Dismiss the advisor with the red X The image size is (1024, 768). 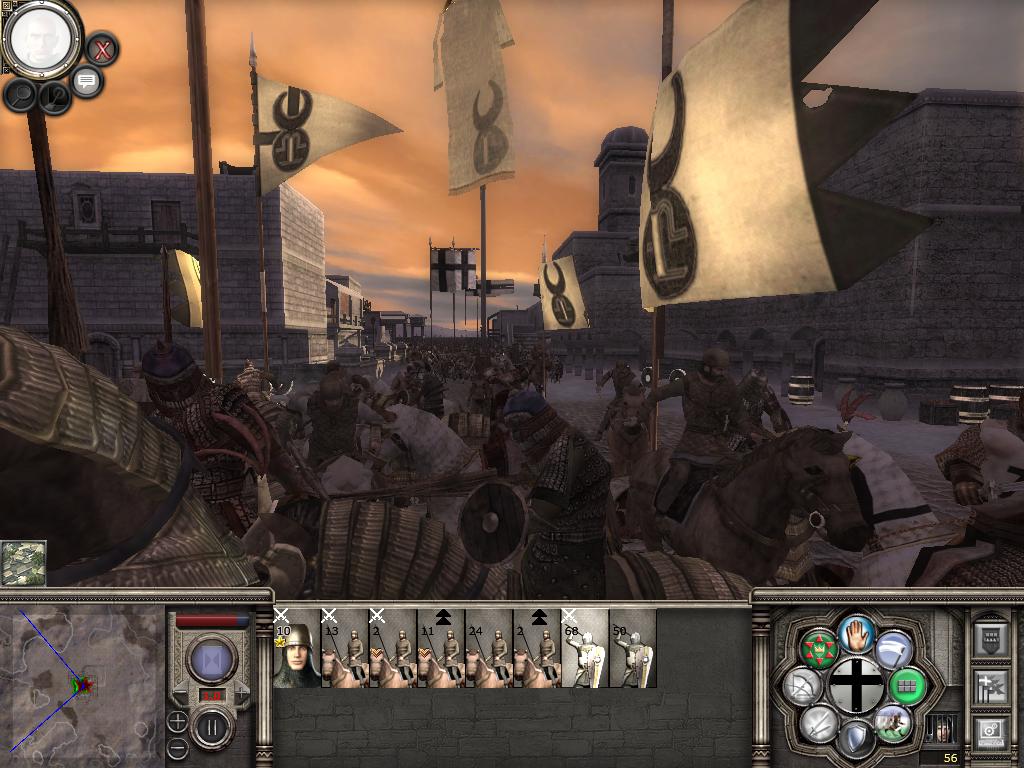coord(101,48)
